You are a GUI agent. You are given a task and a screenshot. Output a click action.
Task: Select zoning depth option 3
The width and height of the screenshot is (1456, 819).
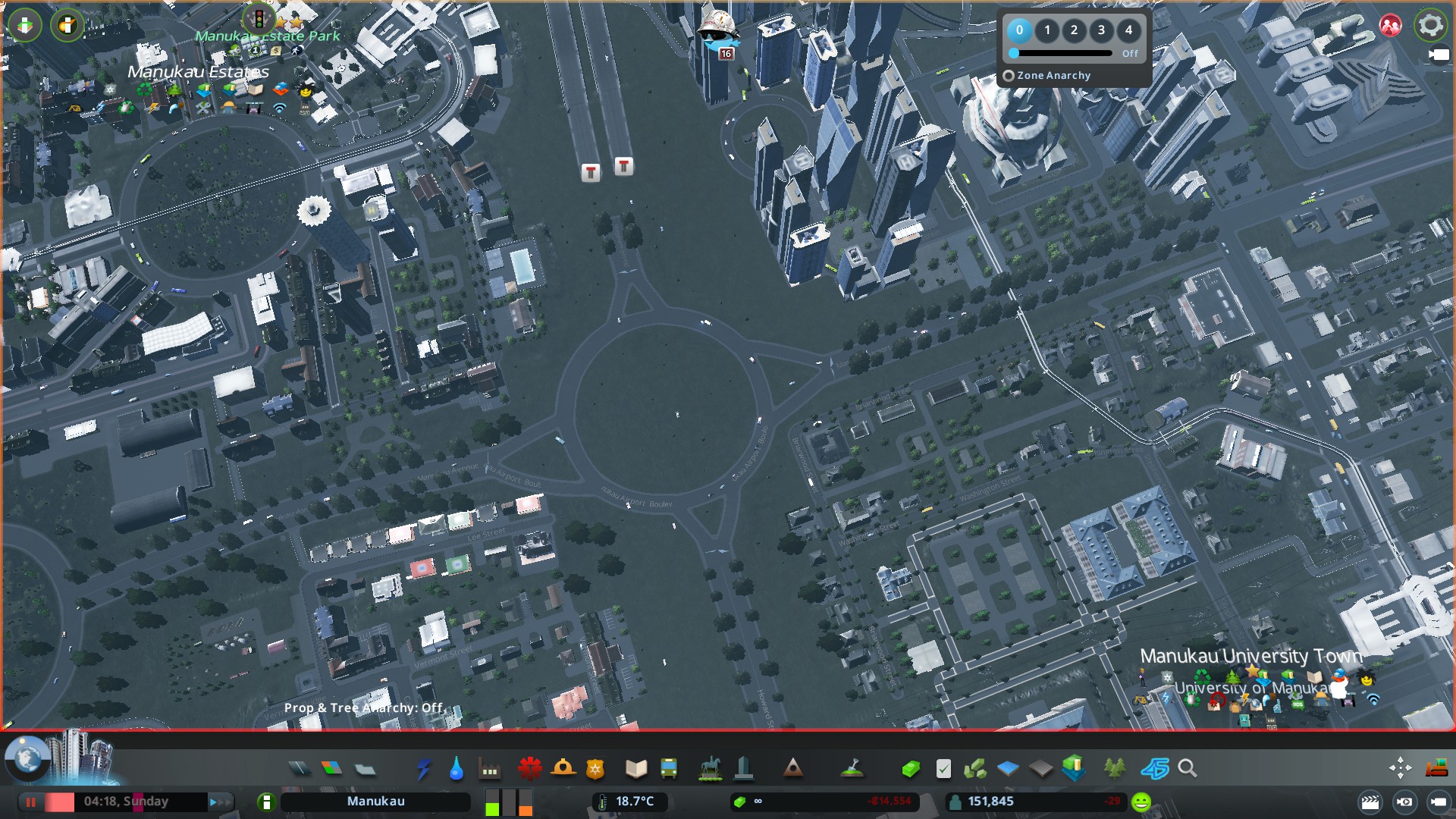coord(1101,30)
